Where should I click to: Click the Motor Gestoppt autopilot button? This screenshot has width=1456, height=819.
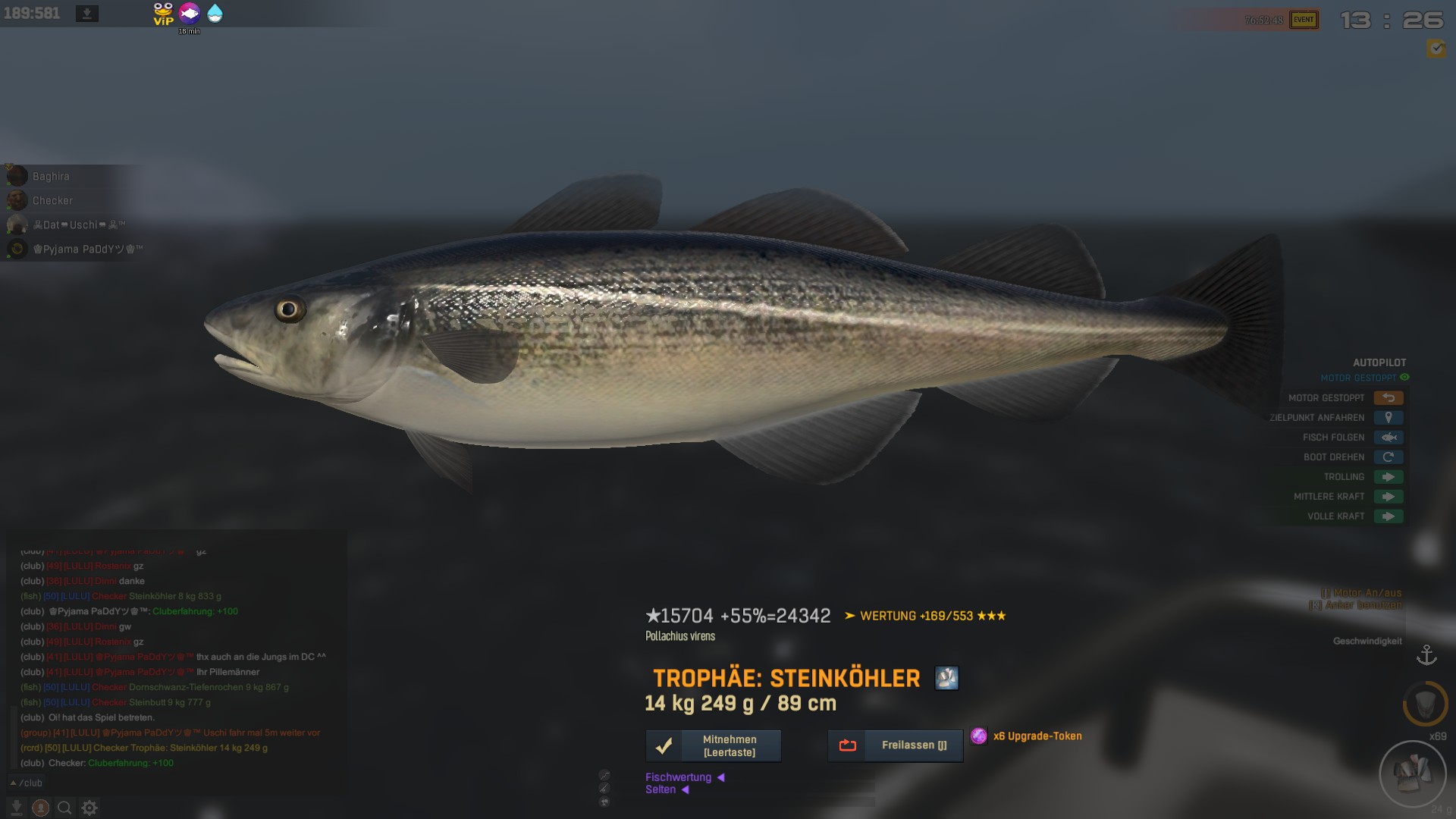(x=1388, y=398)
